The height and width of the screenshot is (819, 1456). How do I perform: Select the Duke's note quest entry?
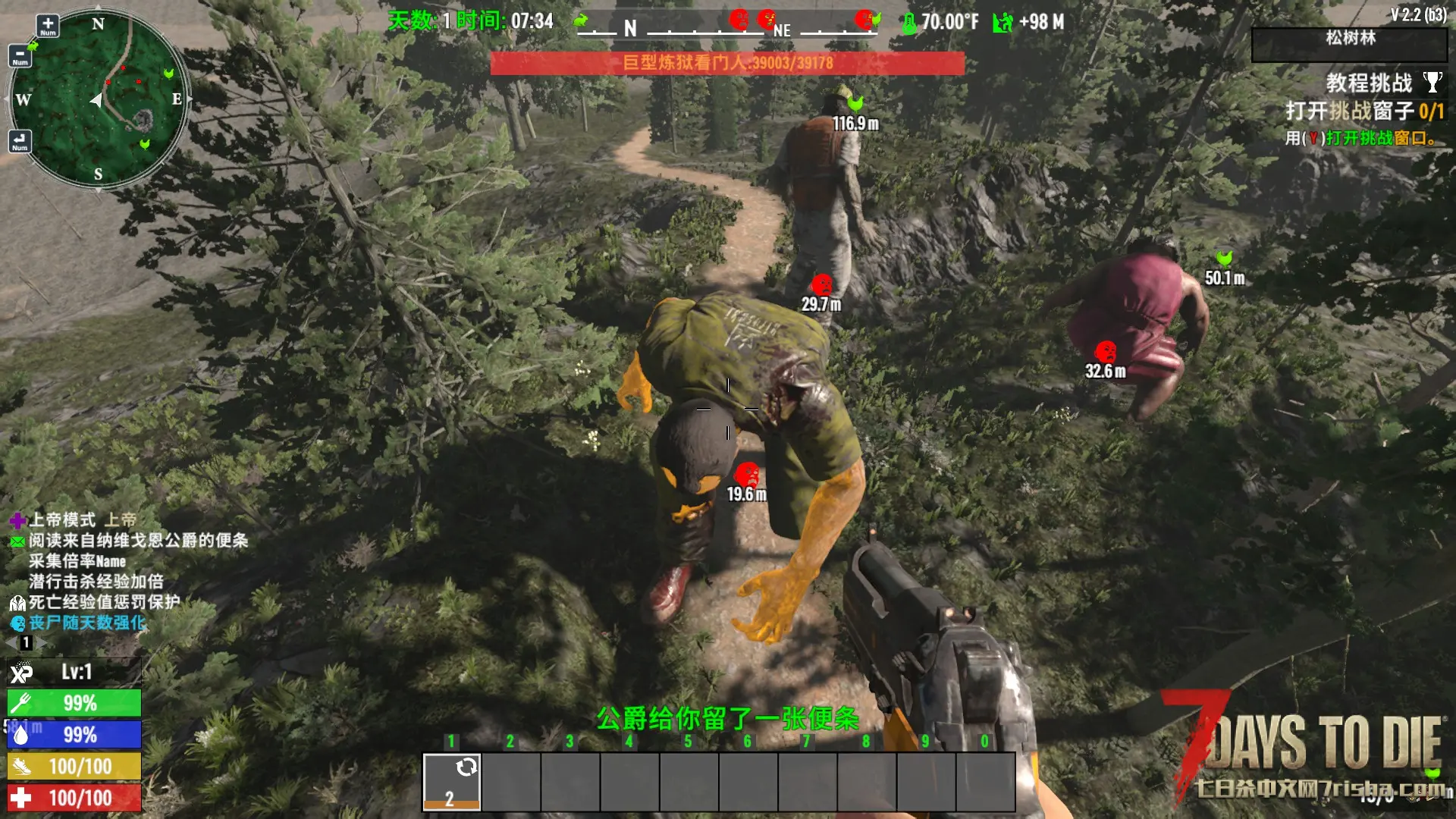pyautogui.click(x=138, y=541)
